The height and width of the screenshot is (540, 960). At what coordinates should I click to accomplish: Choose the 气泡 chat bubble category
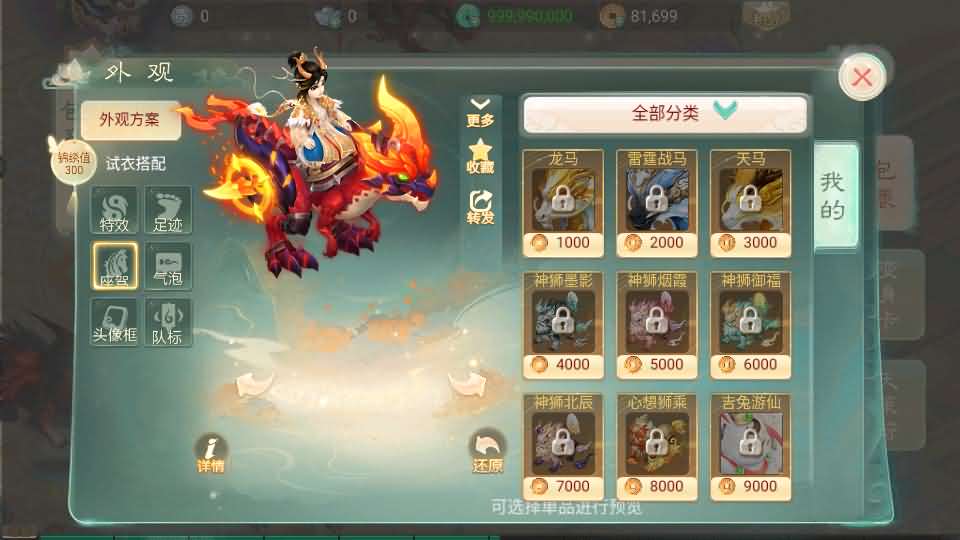pyautogui.click(x=167, y=266)
